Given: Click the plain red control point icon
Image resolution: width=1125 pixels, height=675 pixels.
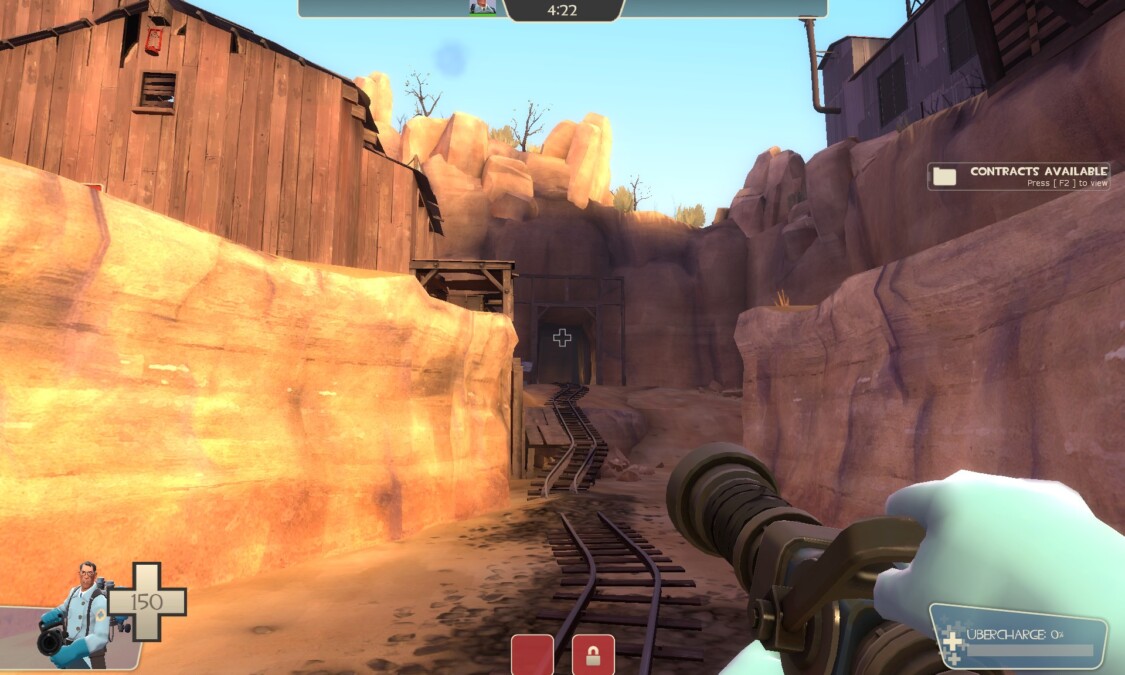Looking at the screenshot, I should tap(532, 655).
